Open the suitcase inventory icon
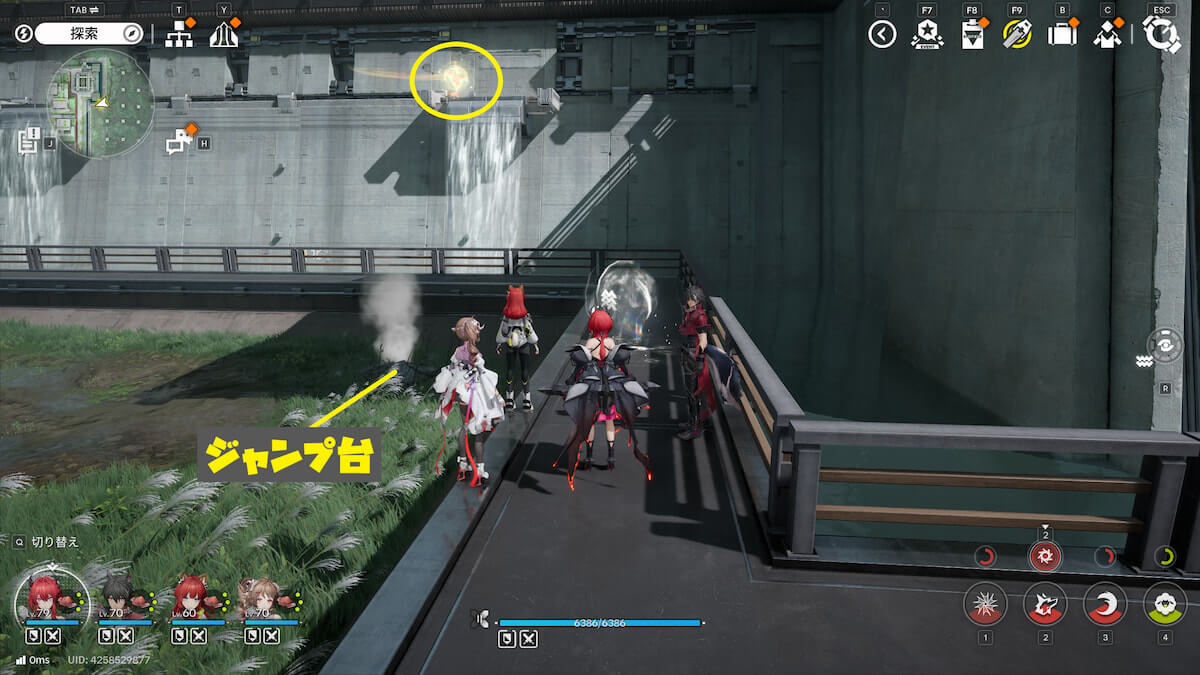1200x675 pixels. (1061, 35)
